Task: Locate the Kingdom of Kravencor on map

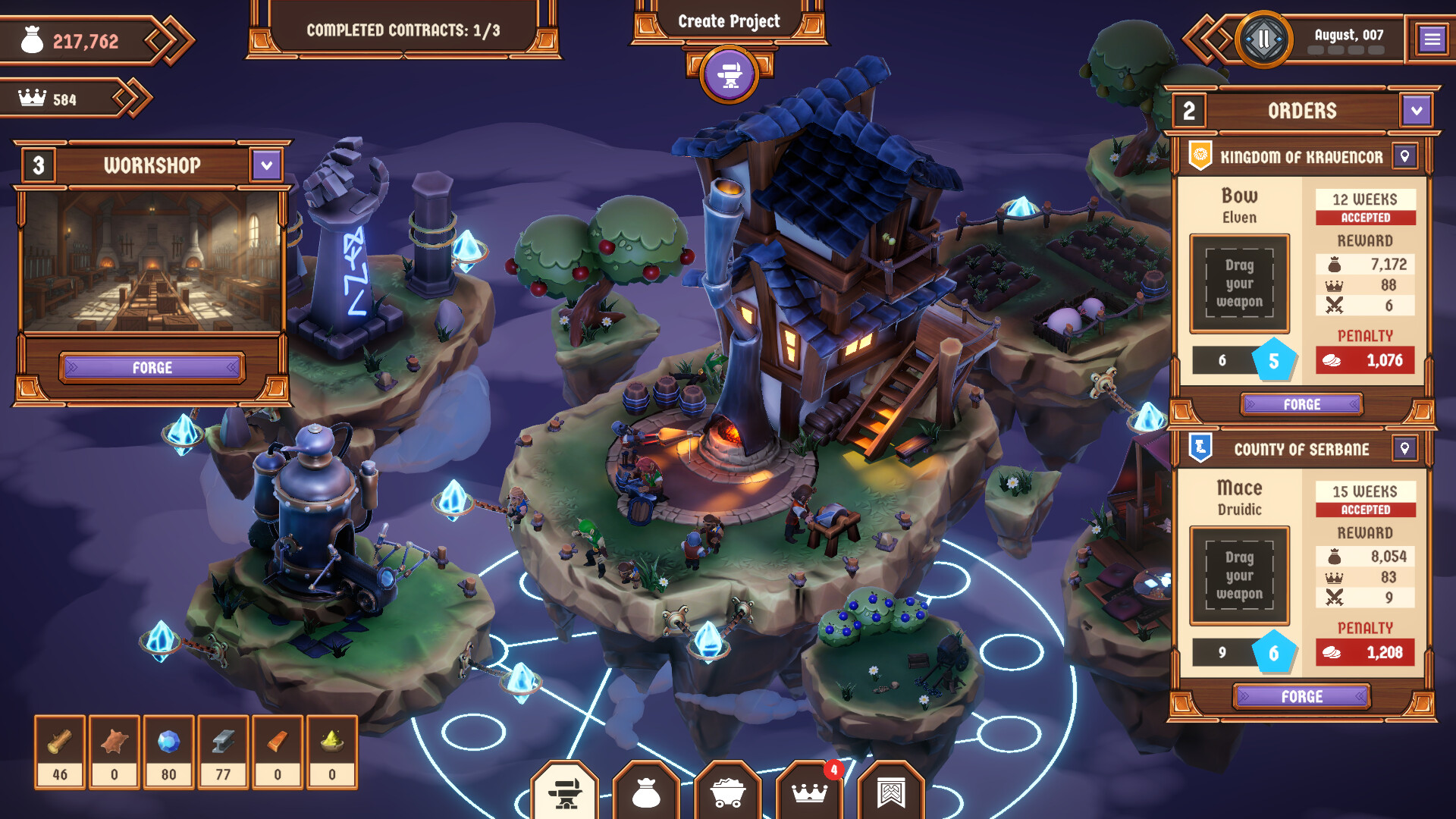Action: (x=1404, y=156)
